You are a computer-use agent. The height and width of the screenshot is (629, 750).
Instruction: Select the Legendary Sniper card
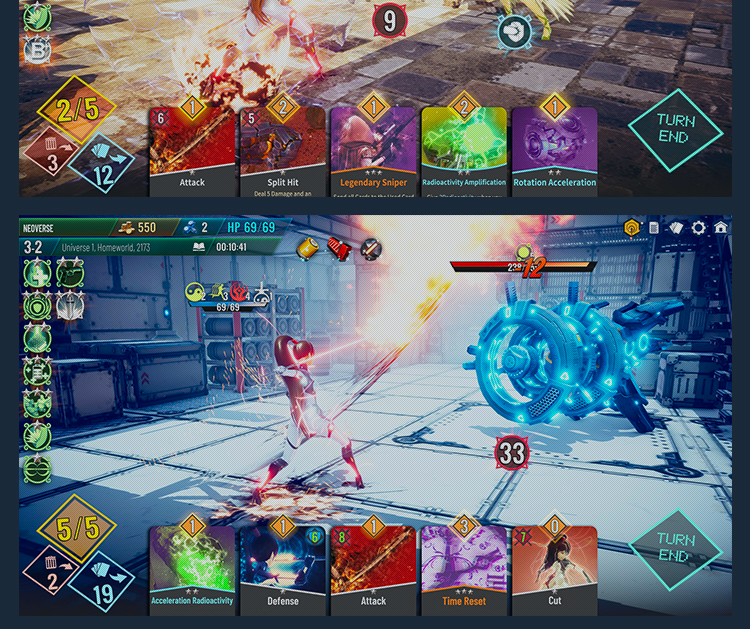click(373, 150)
